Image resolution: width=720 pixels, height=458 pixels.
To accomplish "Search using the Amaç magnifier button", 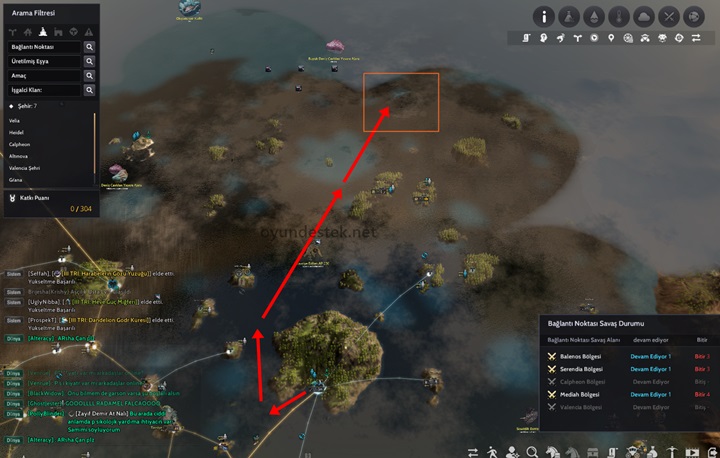I will [x=89, y=76].
